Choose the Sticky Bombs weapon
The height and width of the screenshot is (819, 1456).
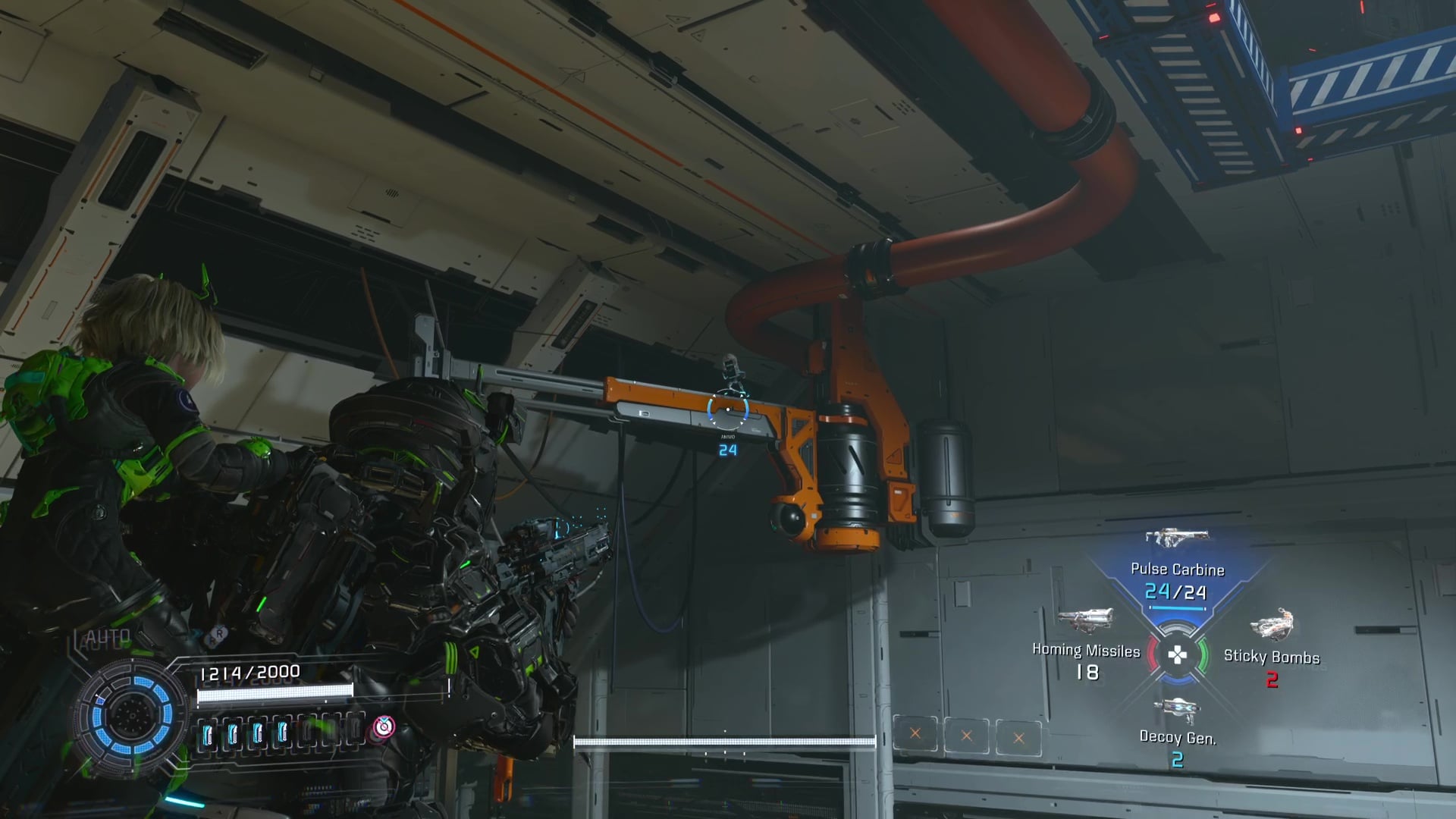[x=1271, y=657]
